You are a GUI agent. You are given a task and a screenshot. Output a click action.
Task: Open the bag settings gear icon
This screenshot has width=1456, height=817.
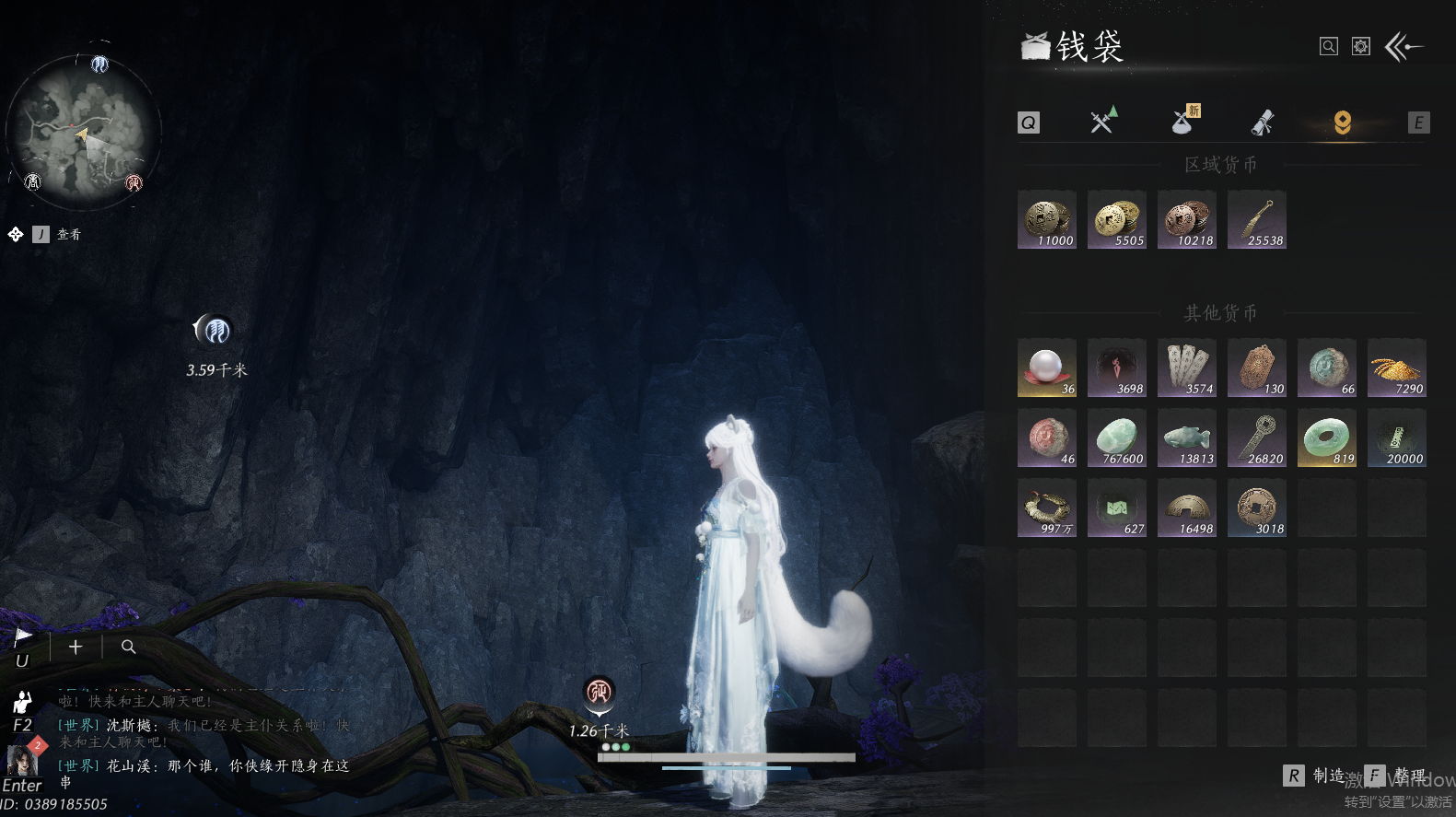click(x=1360, y=46)
